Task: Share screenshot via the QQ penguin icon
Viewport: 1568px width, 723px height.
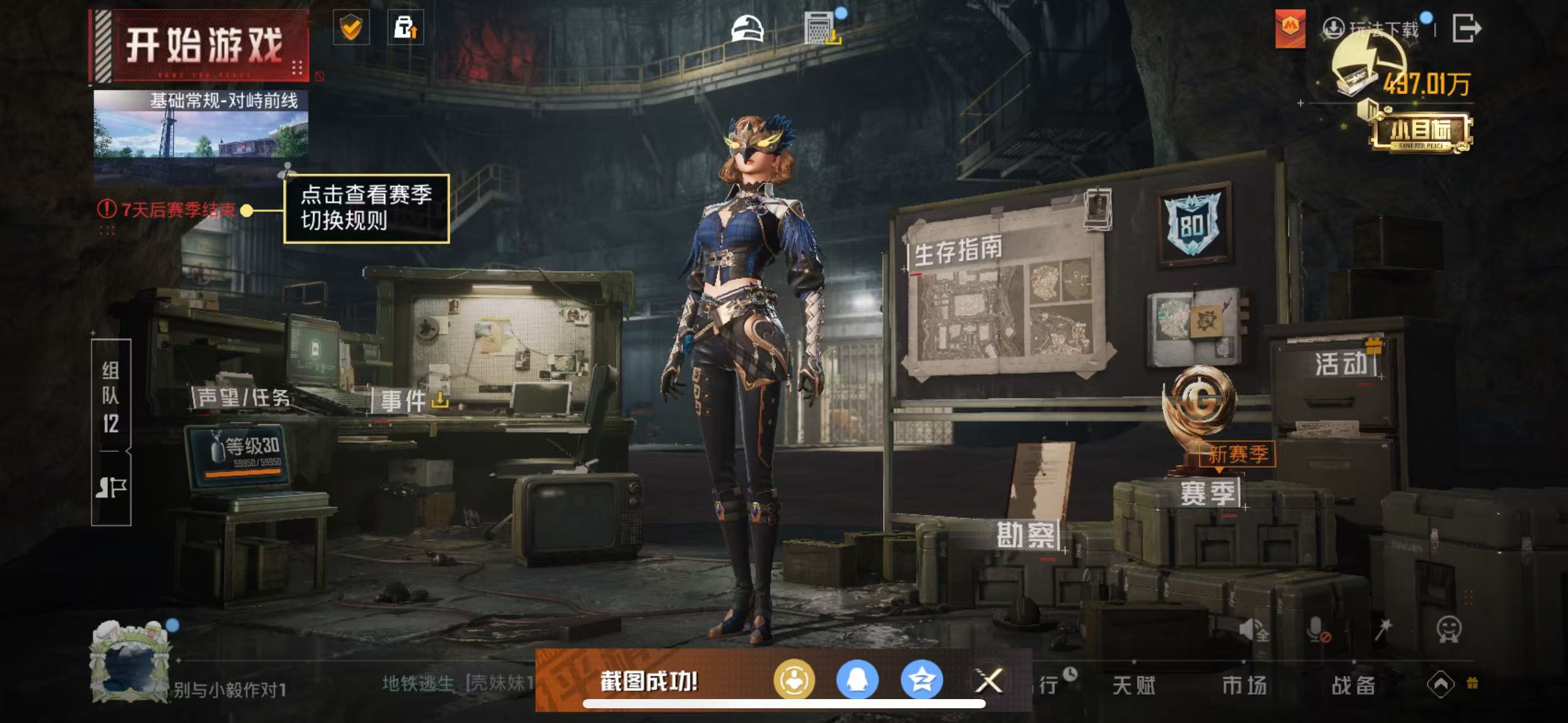Action: [857, 680]
